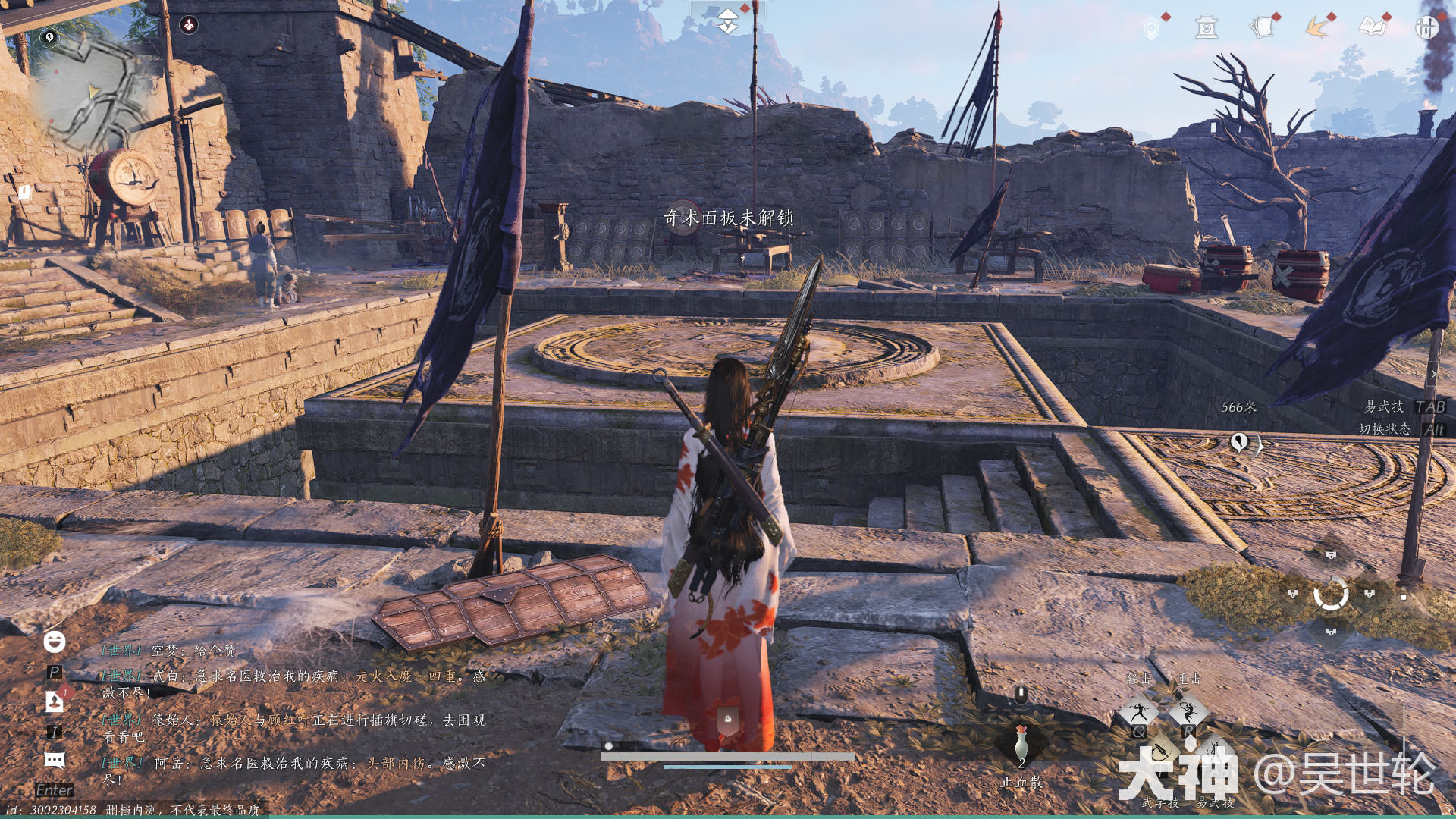Open the laughing face emote button
1456x819 pixels.
point(54,642)
